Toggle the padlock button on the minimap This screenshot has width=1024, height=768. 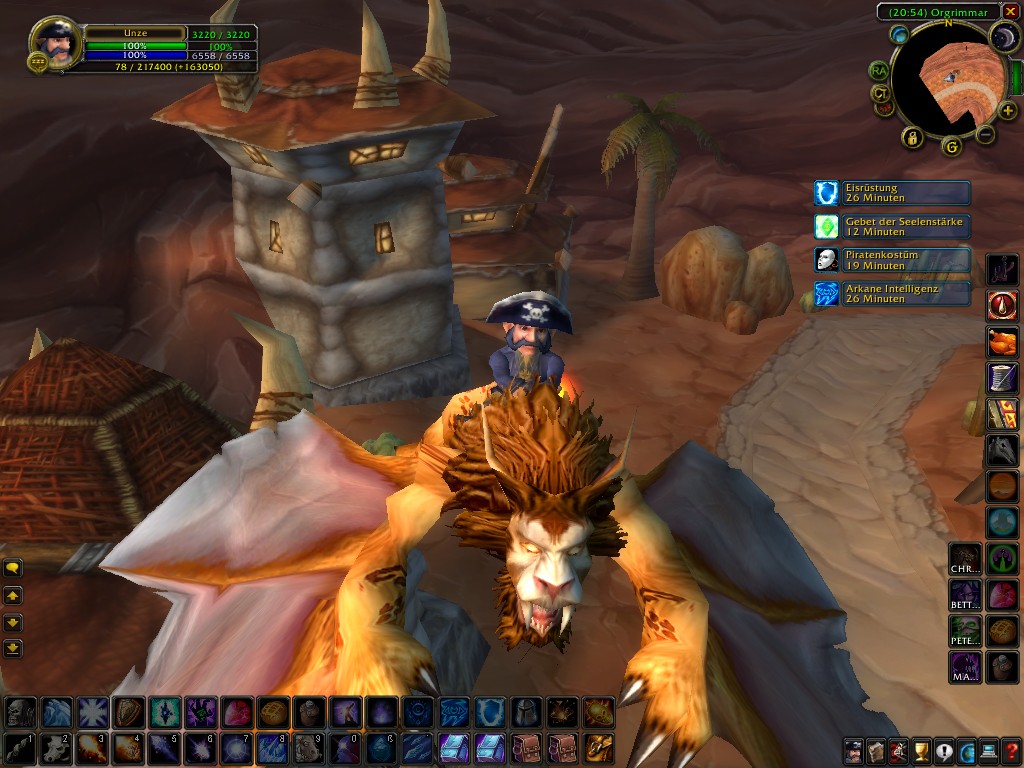[912, 137]
